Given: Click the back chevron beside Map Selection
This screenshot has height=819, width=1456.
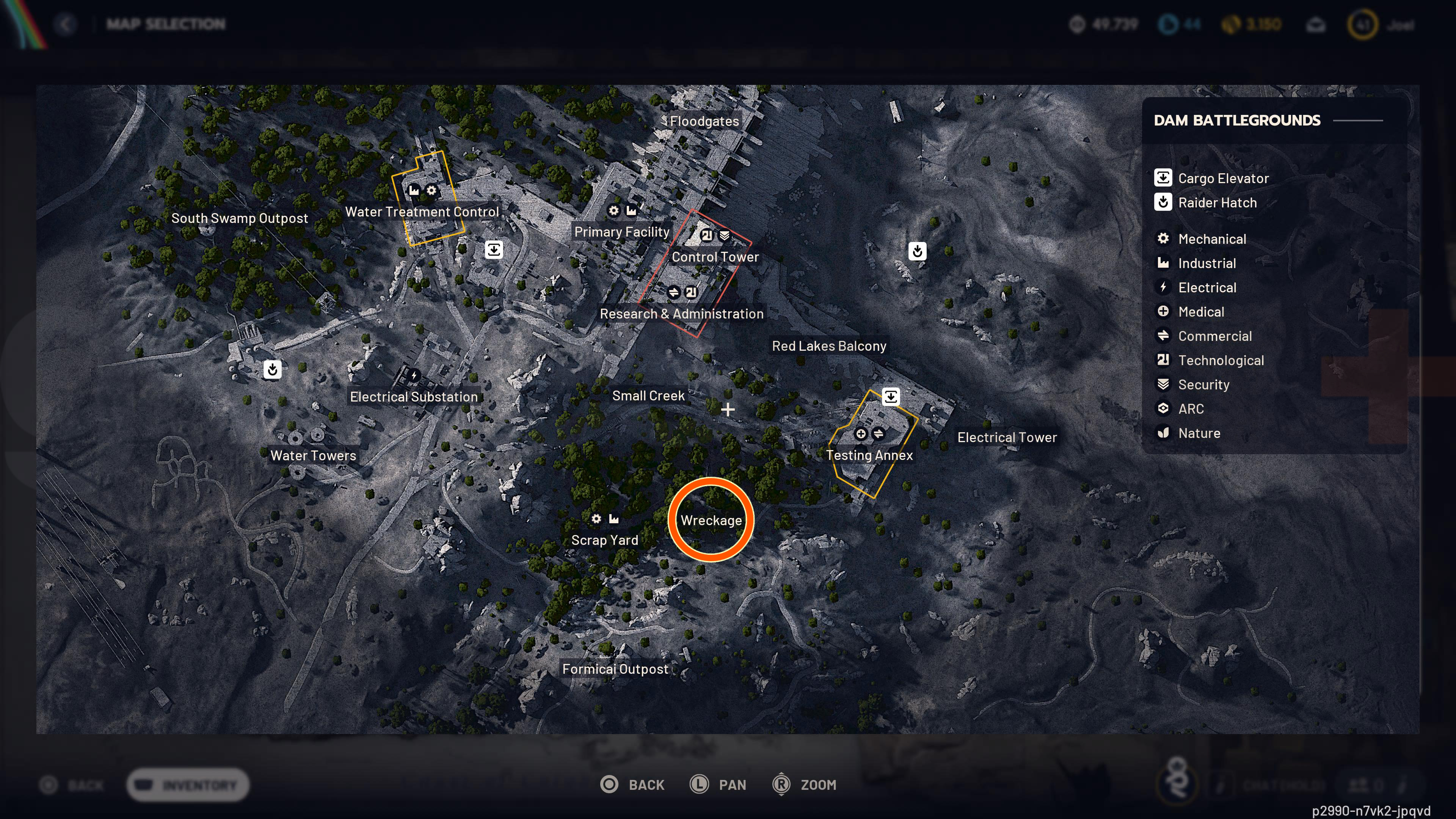Looking at the screenshot, I should 66,24.
